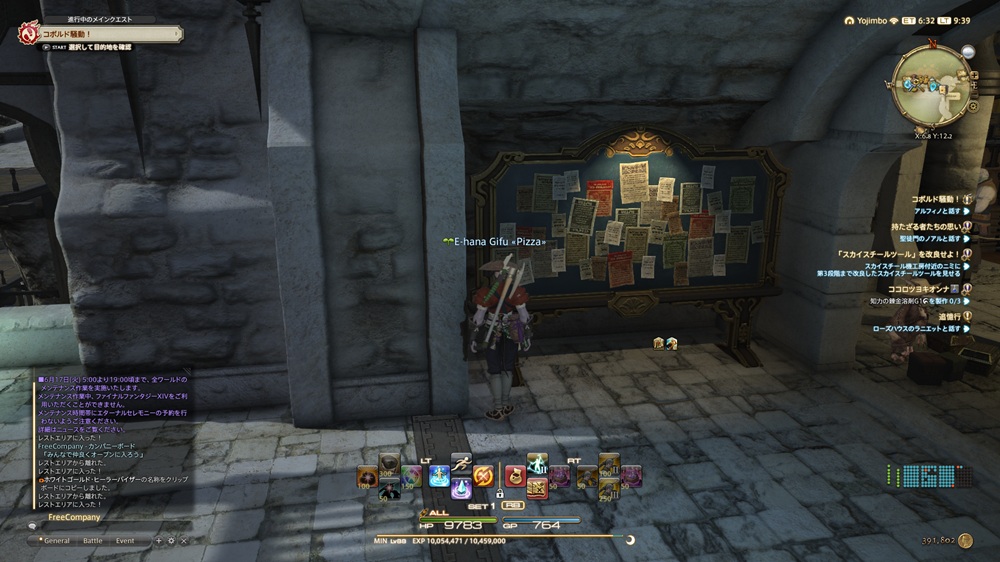Select the Event chat tab
The image size is (1000, 562).
[x=125, y=541]
